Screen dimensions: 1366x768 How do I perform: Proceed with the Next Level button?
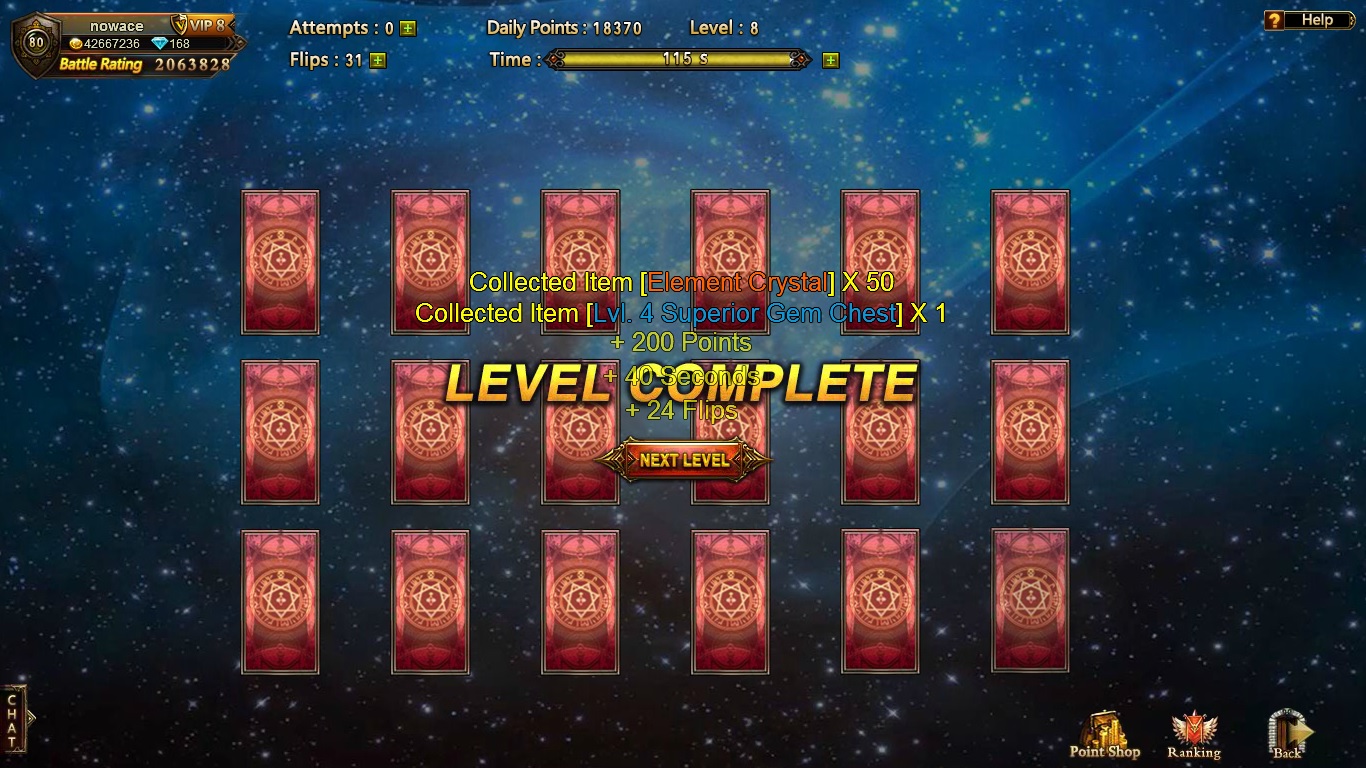click(684, 460)
